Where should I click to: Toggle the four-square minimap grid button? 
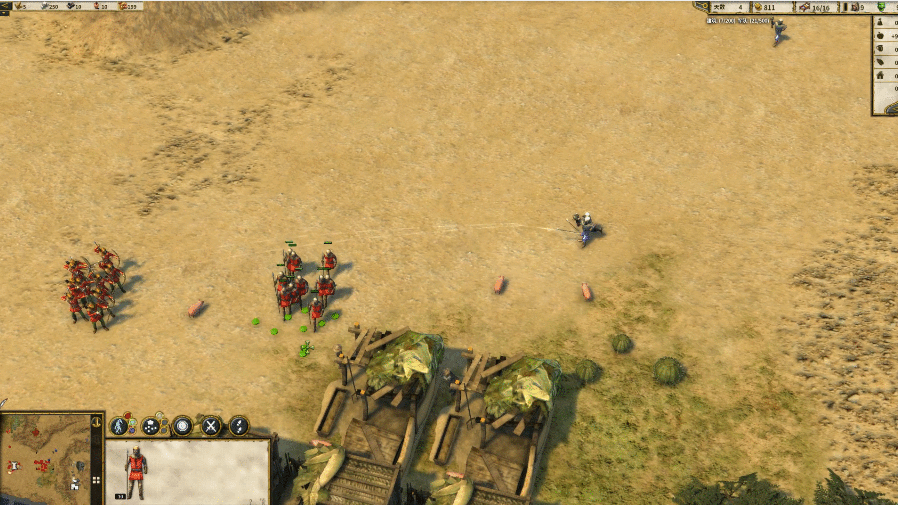click(x=97, y=480)
